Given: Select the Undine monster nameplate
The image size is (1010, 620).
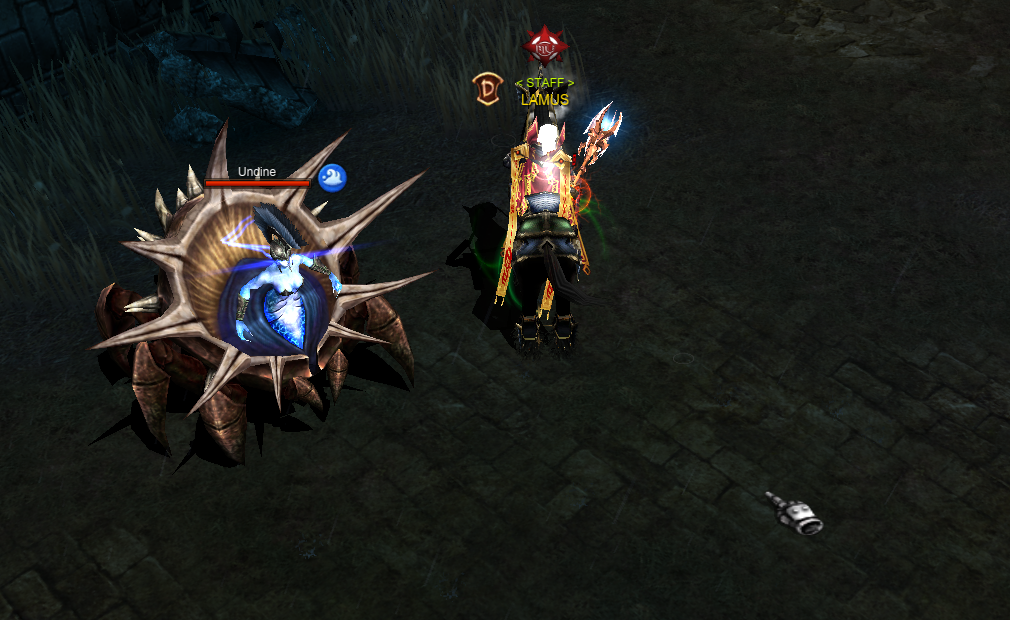Looking at the screenshot, I should pyautogui.click(x=257, y=172).
